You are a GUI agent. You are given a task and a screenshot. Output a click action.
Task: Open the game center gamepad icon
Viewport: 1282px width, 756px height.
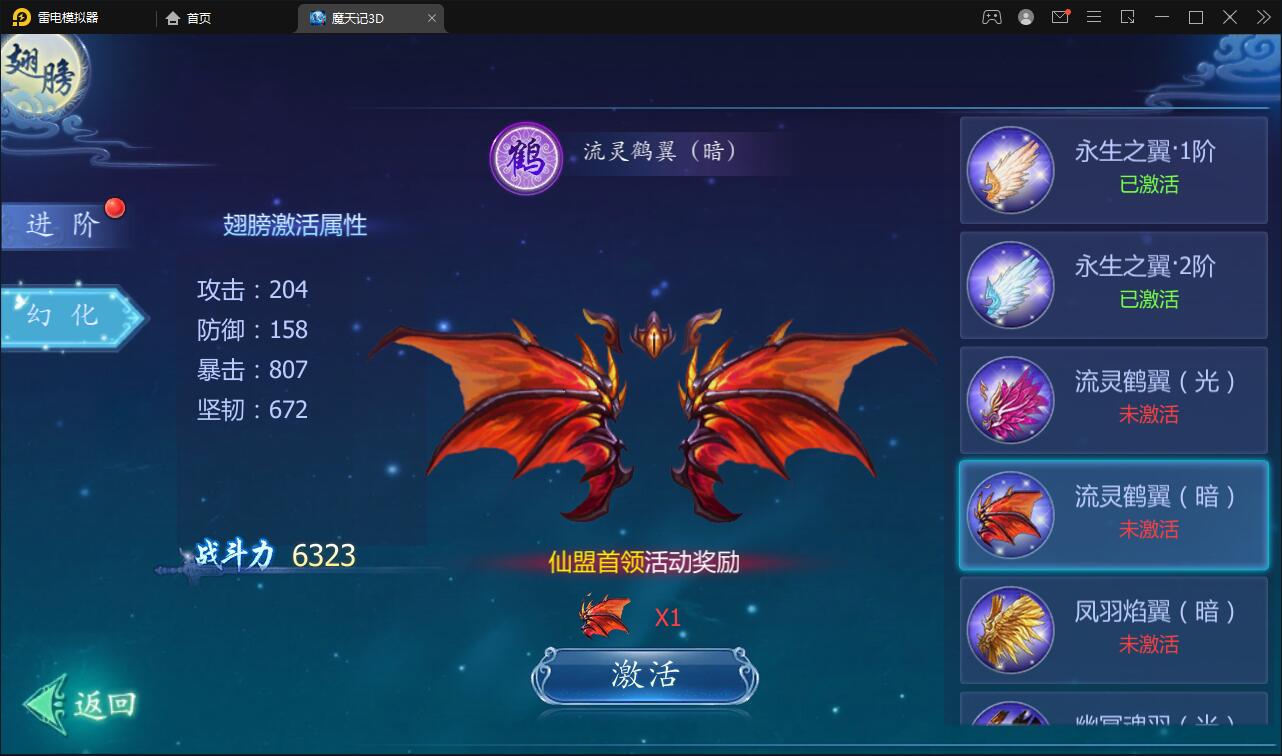pyautogui.click(x=992, y=16)
